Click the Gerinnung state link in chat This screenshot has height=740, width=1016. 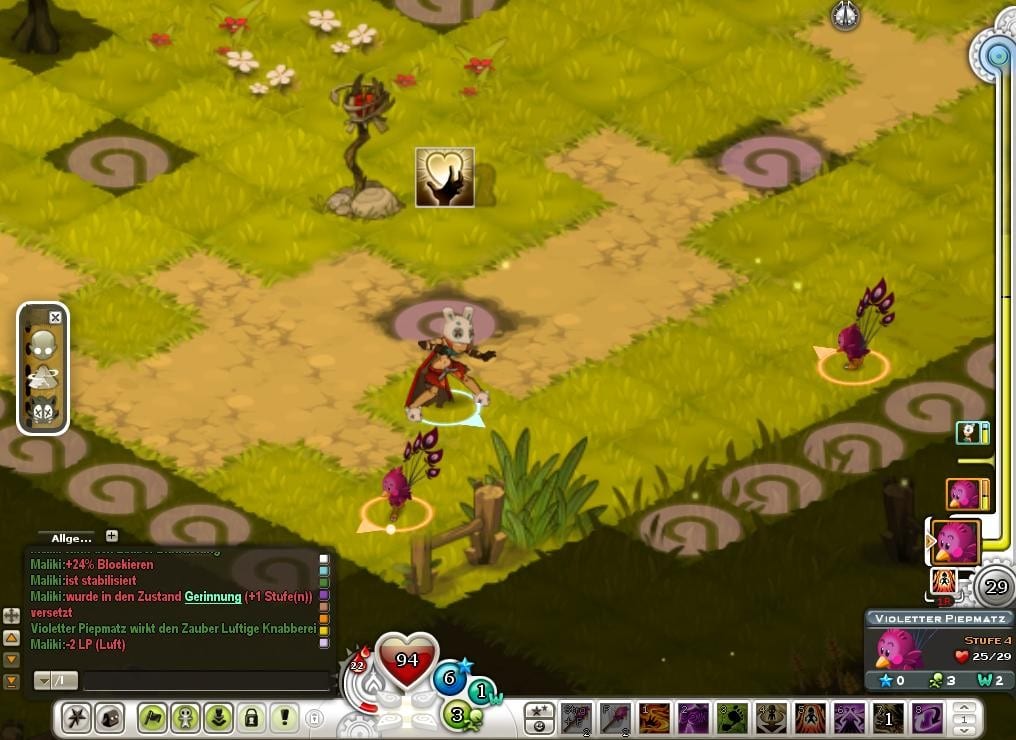pos(212,596)
